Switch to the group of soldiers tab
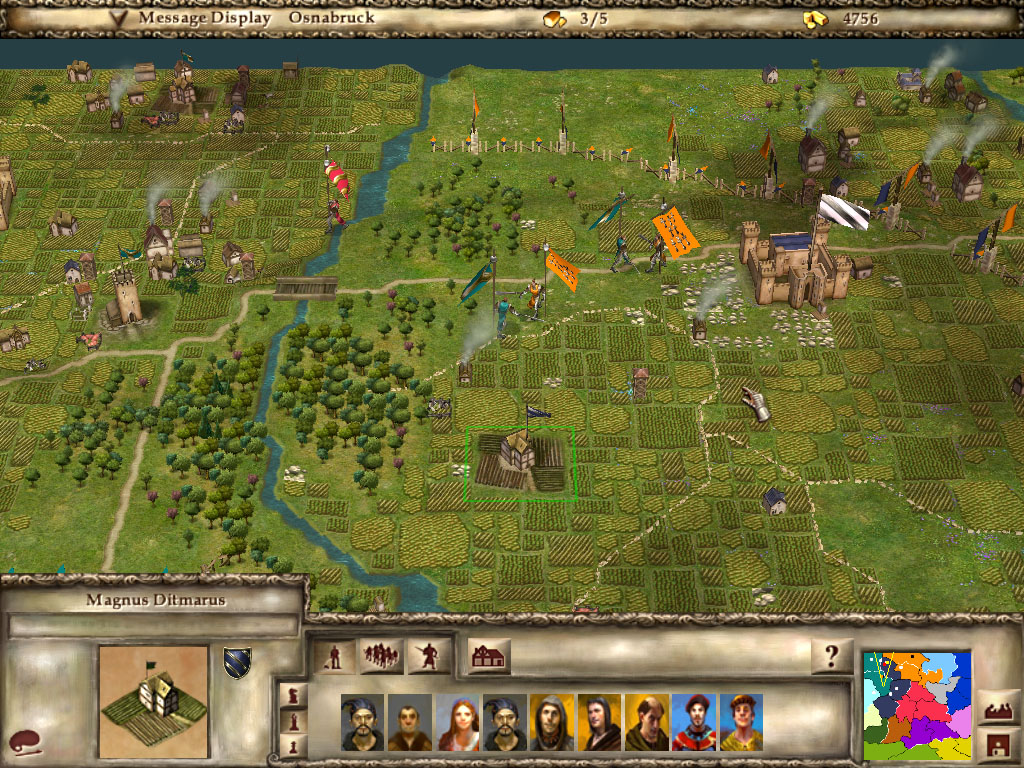Screen dimensions: 1024x768 click(x=381, y=657)
